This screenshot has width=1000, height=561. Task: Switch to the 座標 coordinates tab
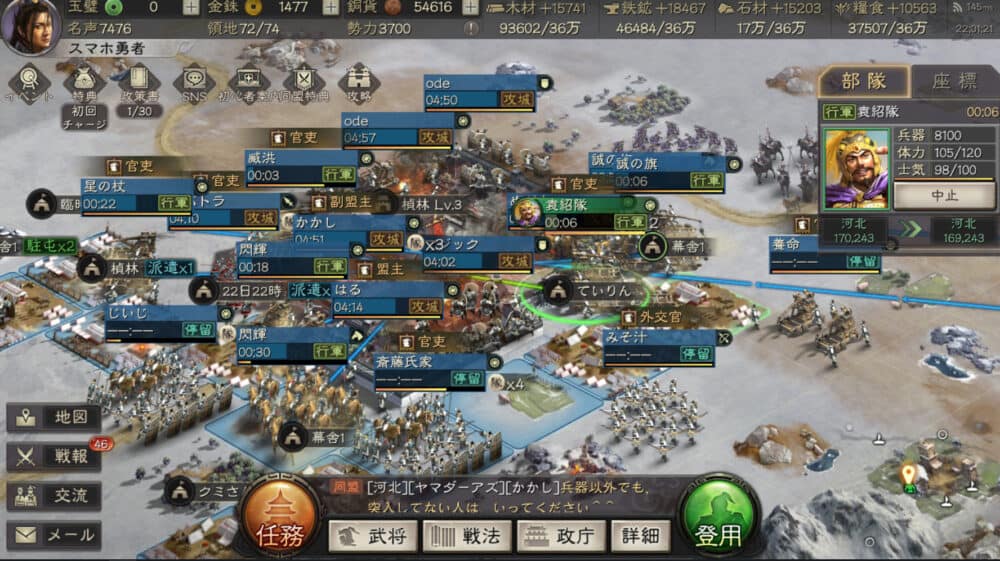click(x=954, y=82)
